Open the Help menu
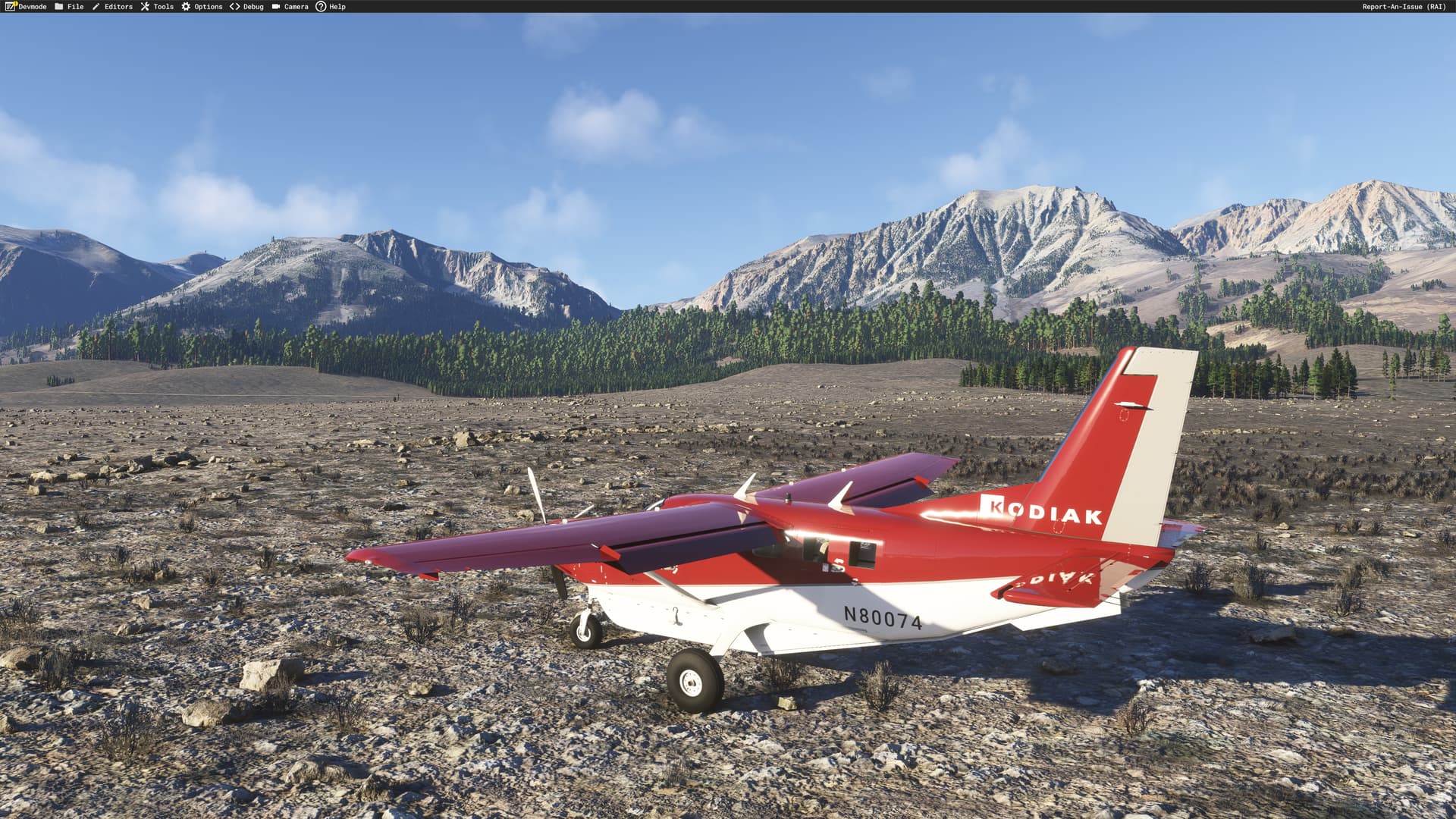 pos(331,7)
